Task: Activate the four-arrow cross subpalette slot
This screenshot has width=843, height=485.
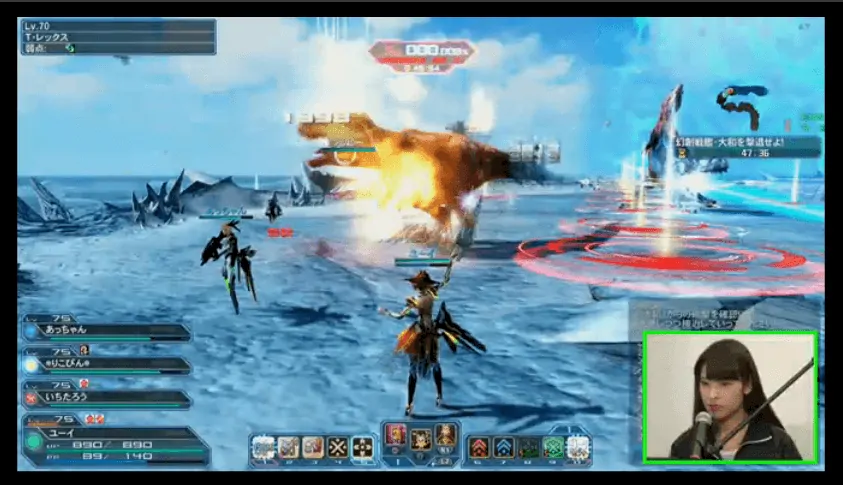Action: coord(362,447)
